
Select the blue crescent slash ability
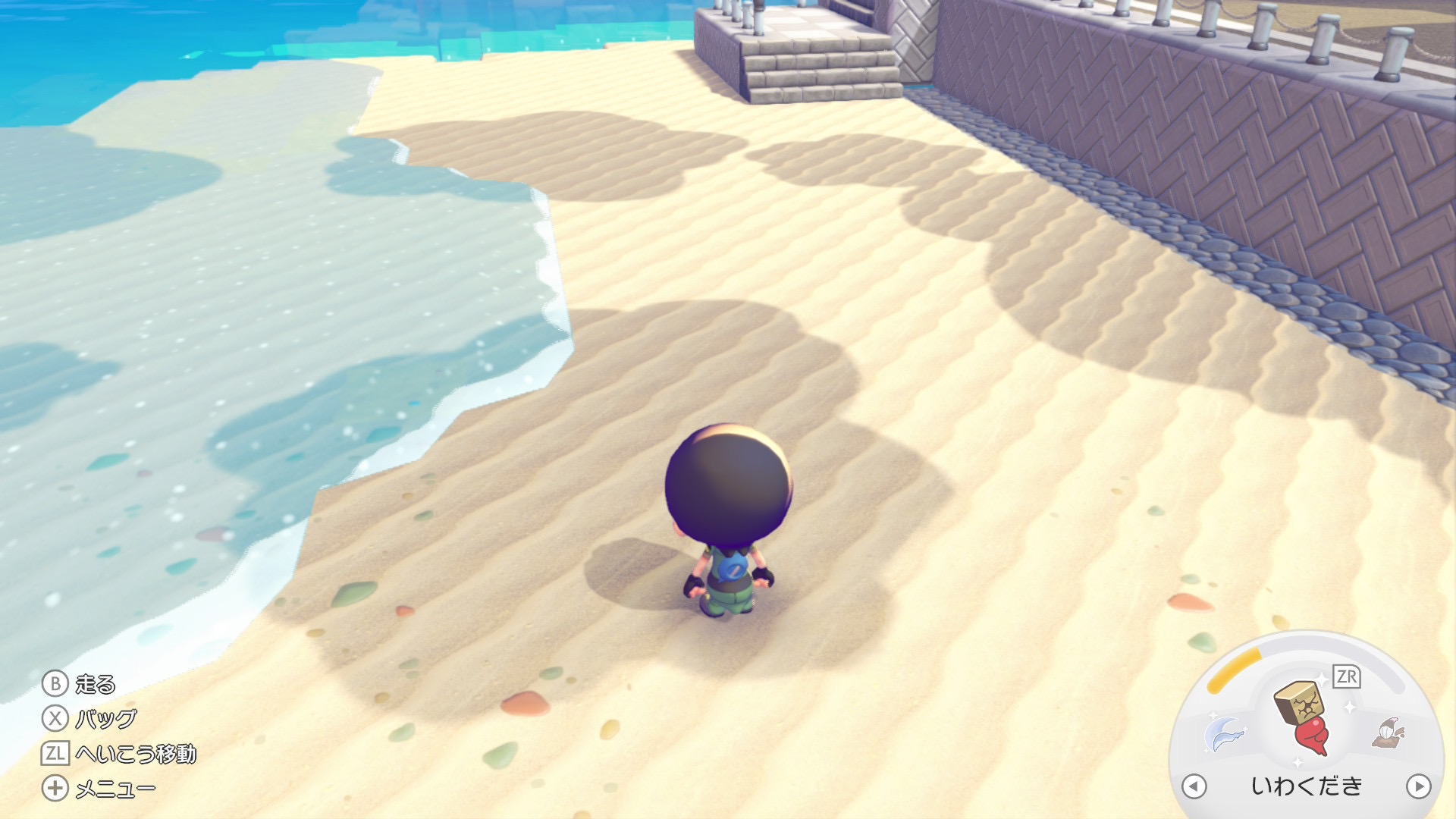pyautogui.click(x=1224, y=734)
